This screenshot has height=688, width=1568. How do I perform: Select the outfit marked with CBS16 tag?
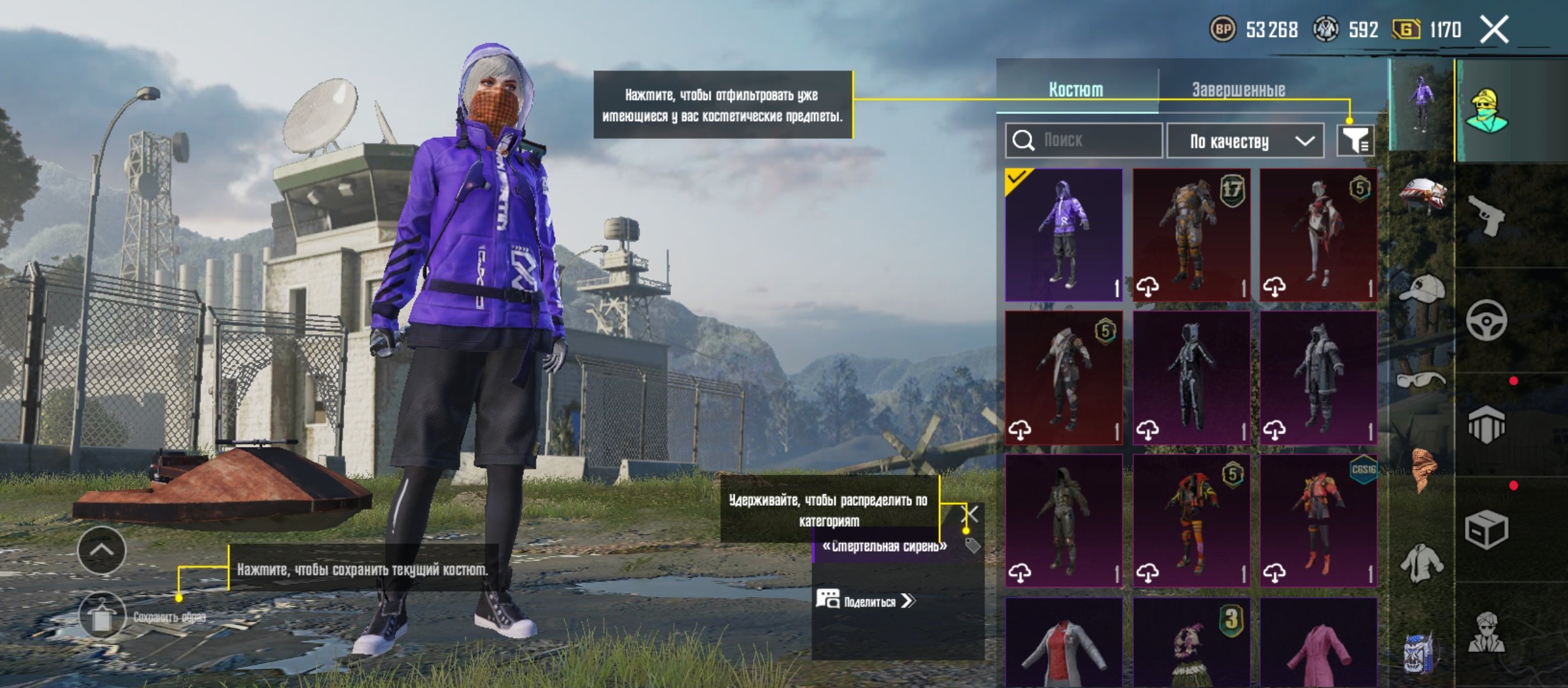point(1318,520)
